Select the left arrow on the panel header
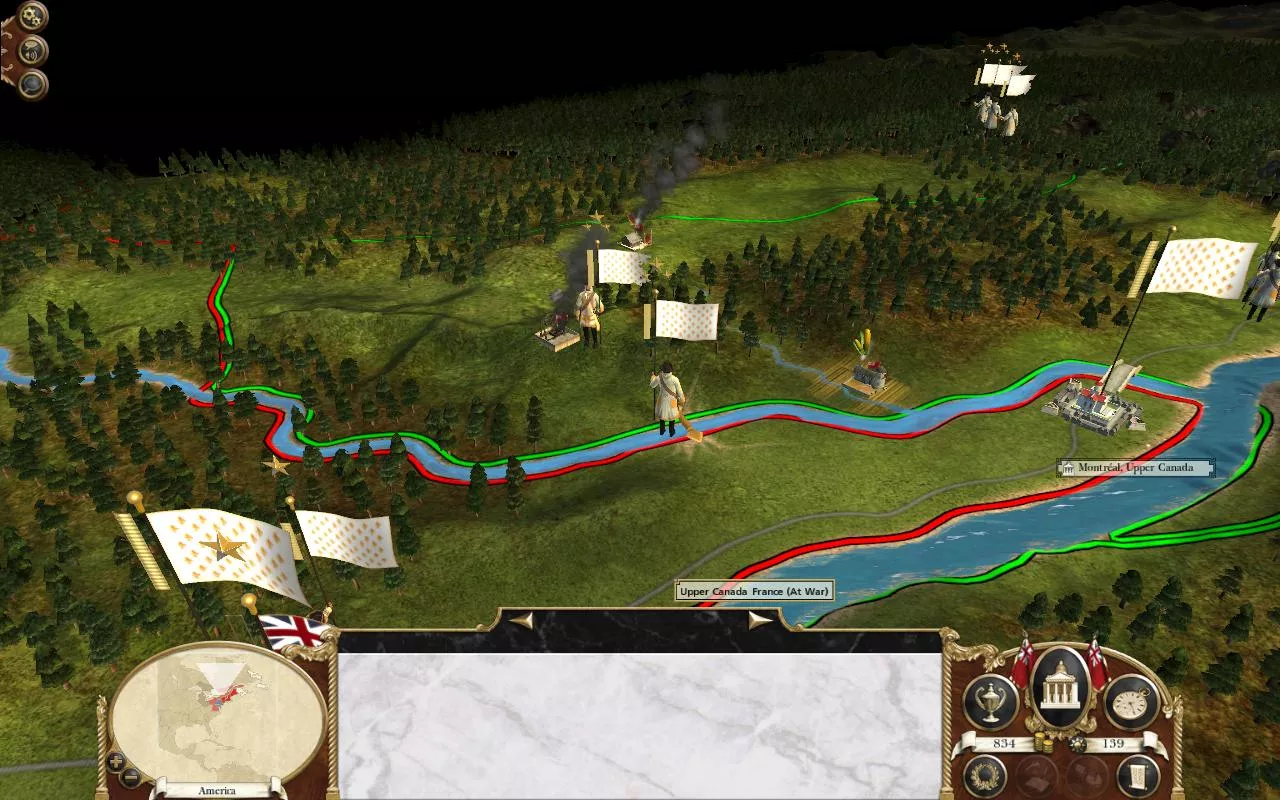Viewport: 1280px width, 800px height. tap(520, 620)
